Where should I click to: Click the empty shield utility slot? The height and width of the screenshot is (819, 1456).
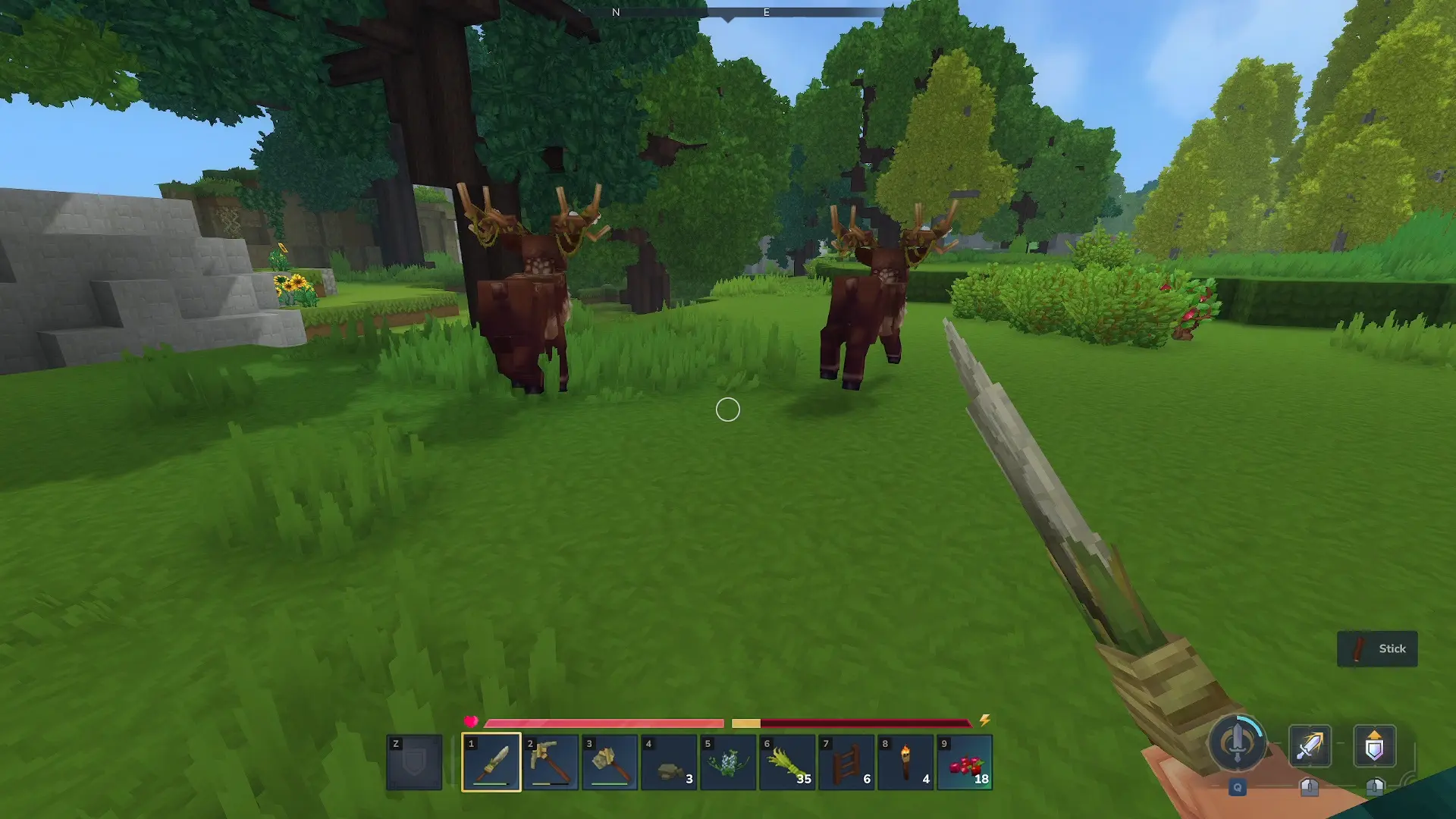(x=414, y=762)
